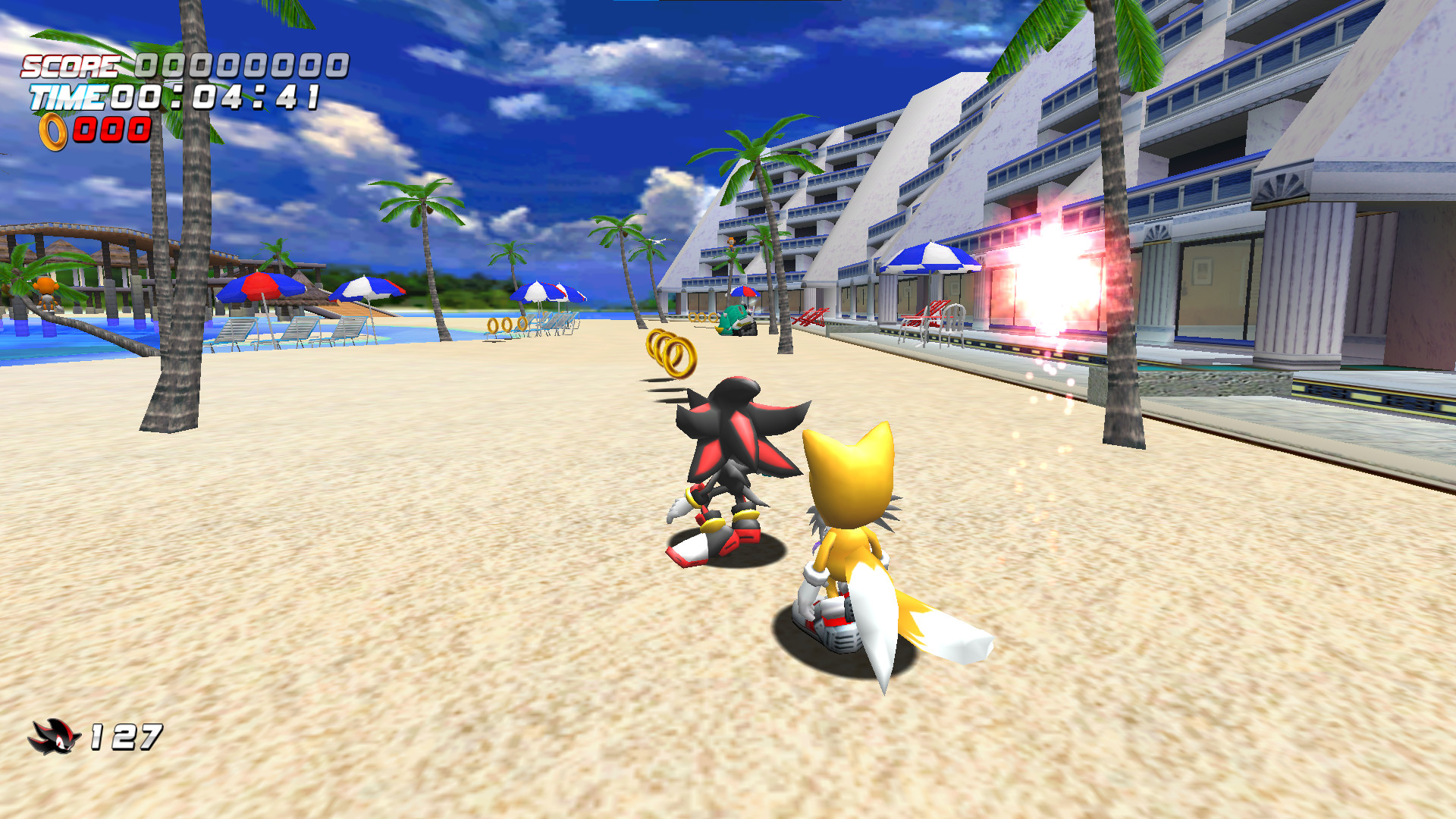Click the golden ring counter icon
This screenshot has width=1456, height=819.
coord(53,130)
